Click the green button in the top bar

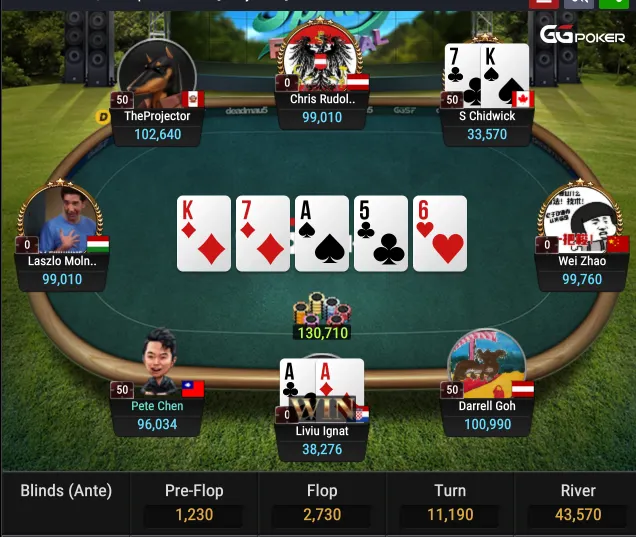[612, 3]
